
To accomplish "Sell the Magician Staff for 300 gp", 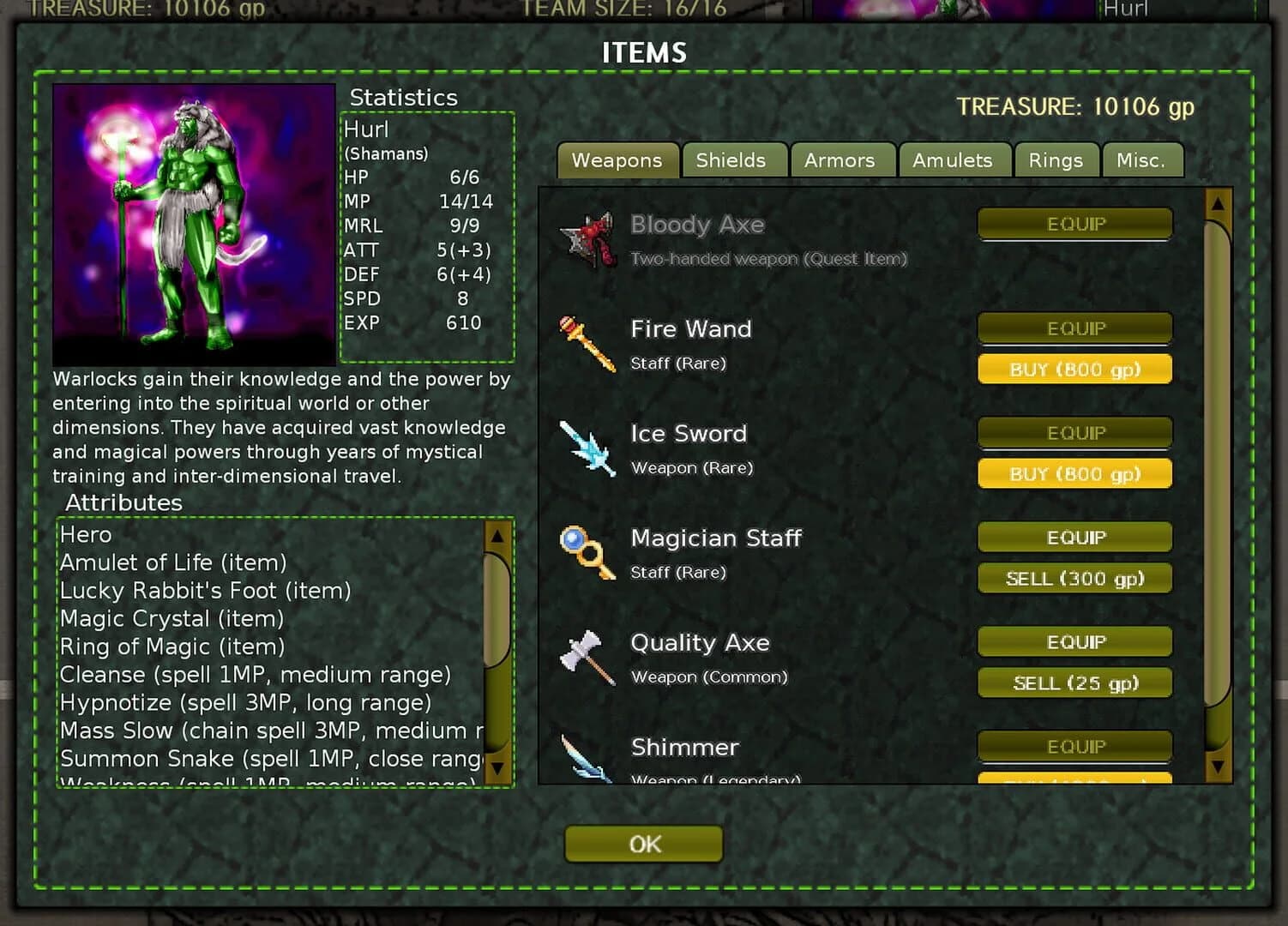I will click(1074, 578).
